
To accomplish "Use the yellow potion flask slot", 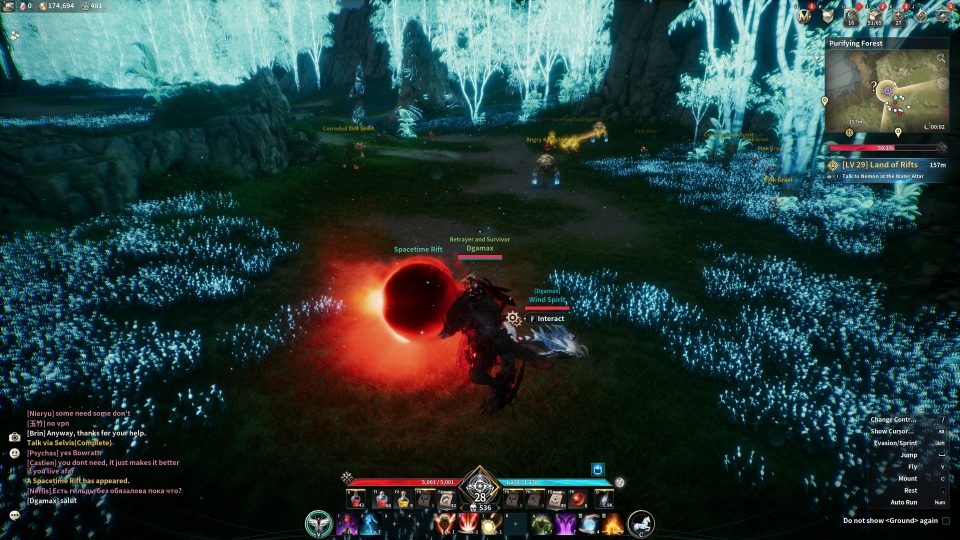I will click(404, 498).
